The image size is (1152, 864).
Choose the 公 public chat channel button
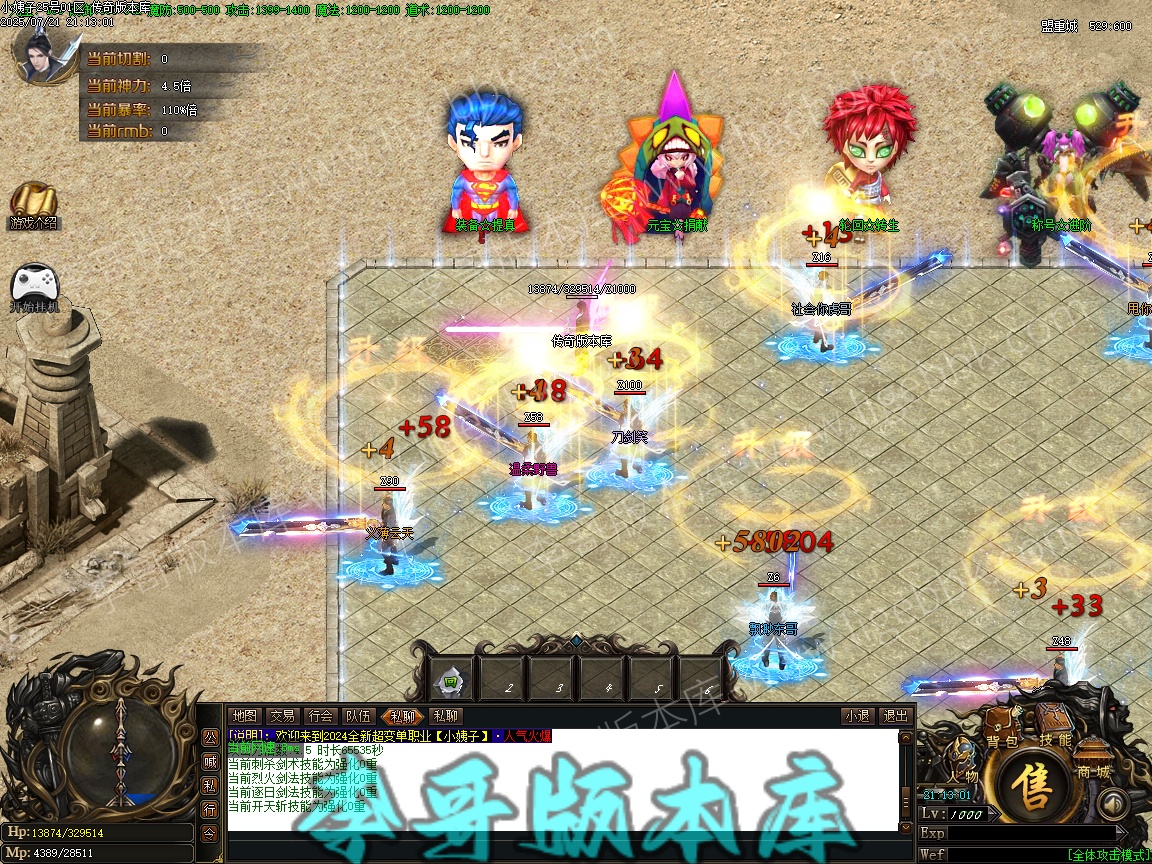point(210,737)
